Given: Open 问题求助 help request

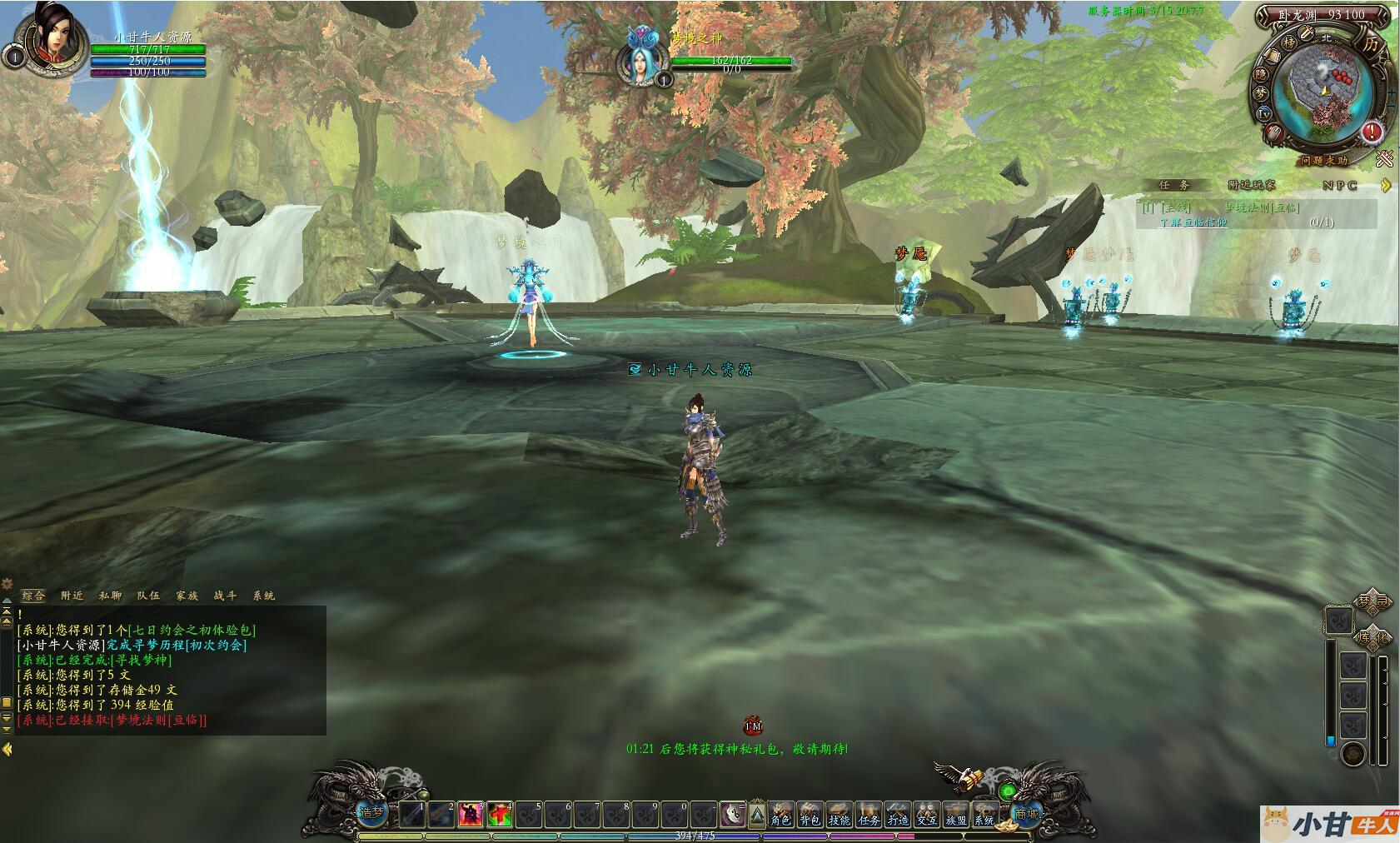Looking at the screenshot, I should (x=1322, y=159).
